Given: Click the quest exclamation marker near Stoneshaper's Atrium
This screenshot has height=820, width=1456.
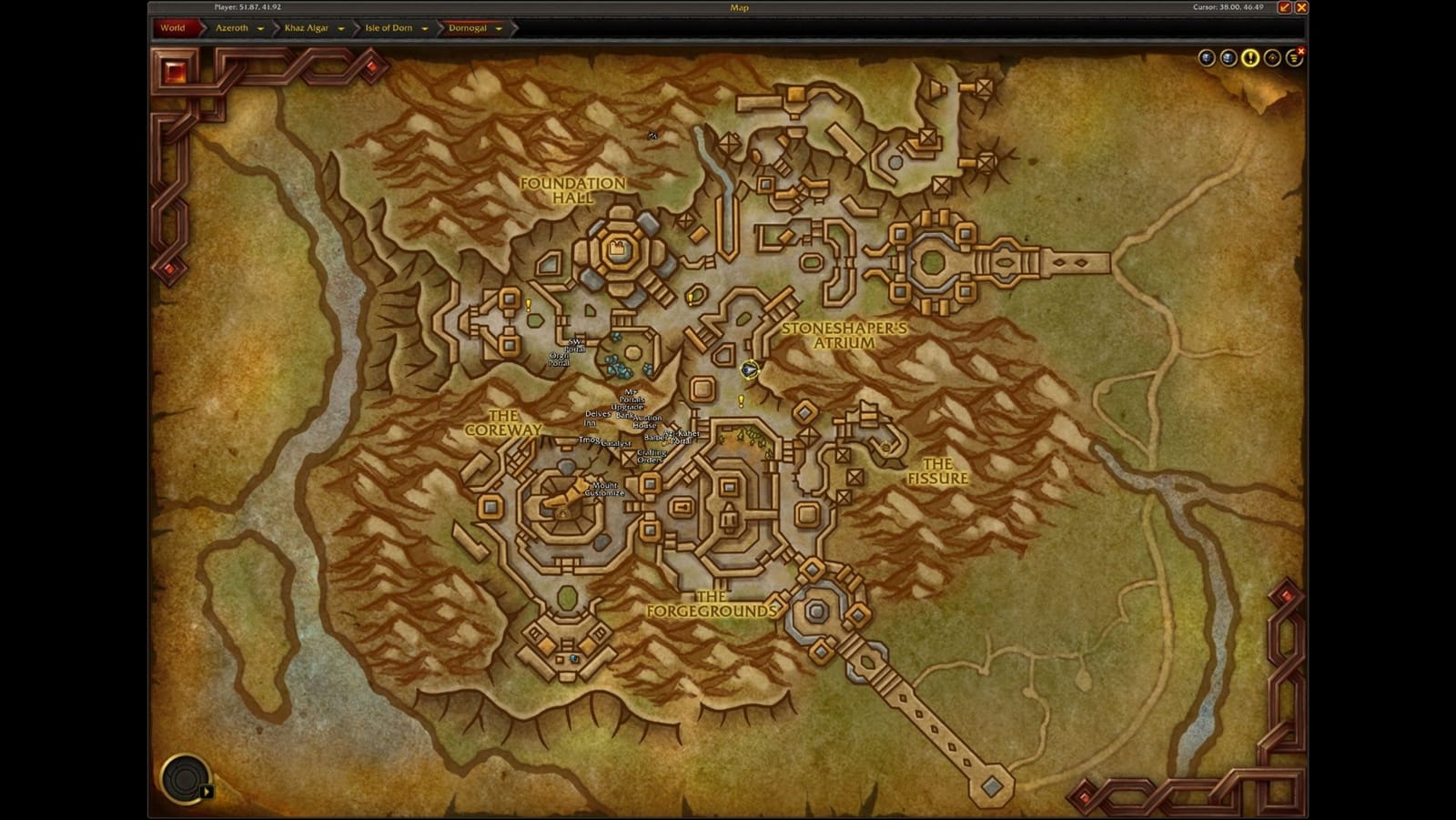Looking at the screenshot, I should coord(741,400).
